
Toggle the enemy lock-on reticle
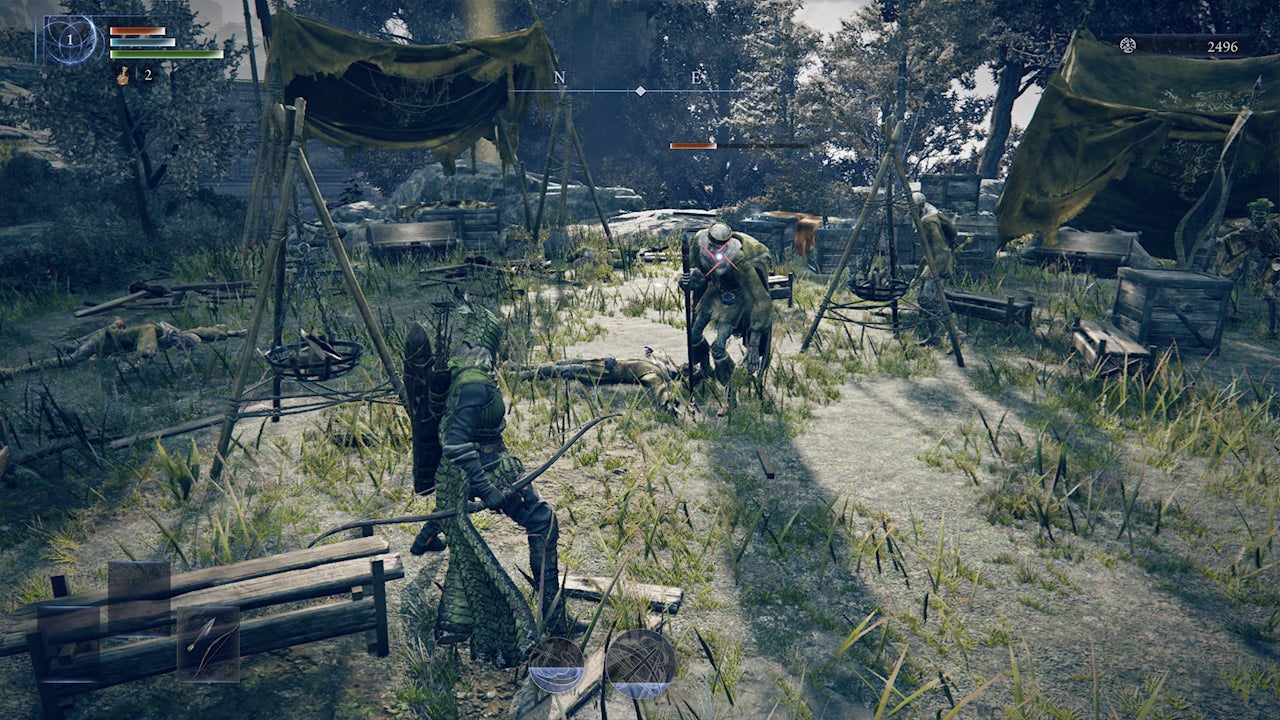pos(717,260)
